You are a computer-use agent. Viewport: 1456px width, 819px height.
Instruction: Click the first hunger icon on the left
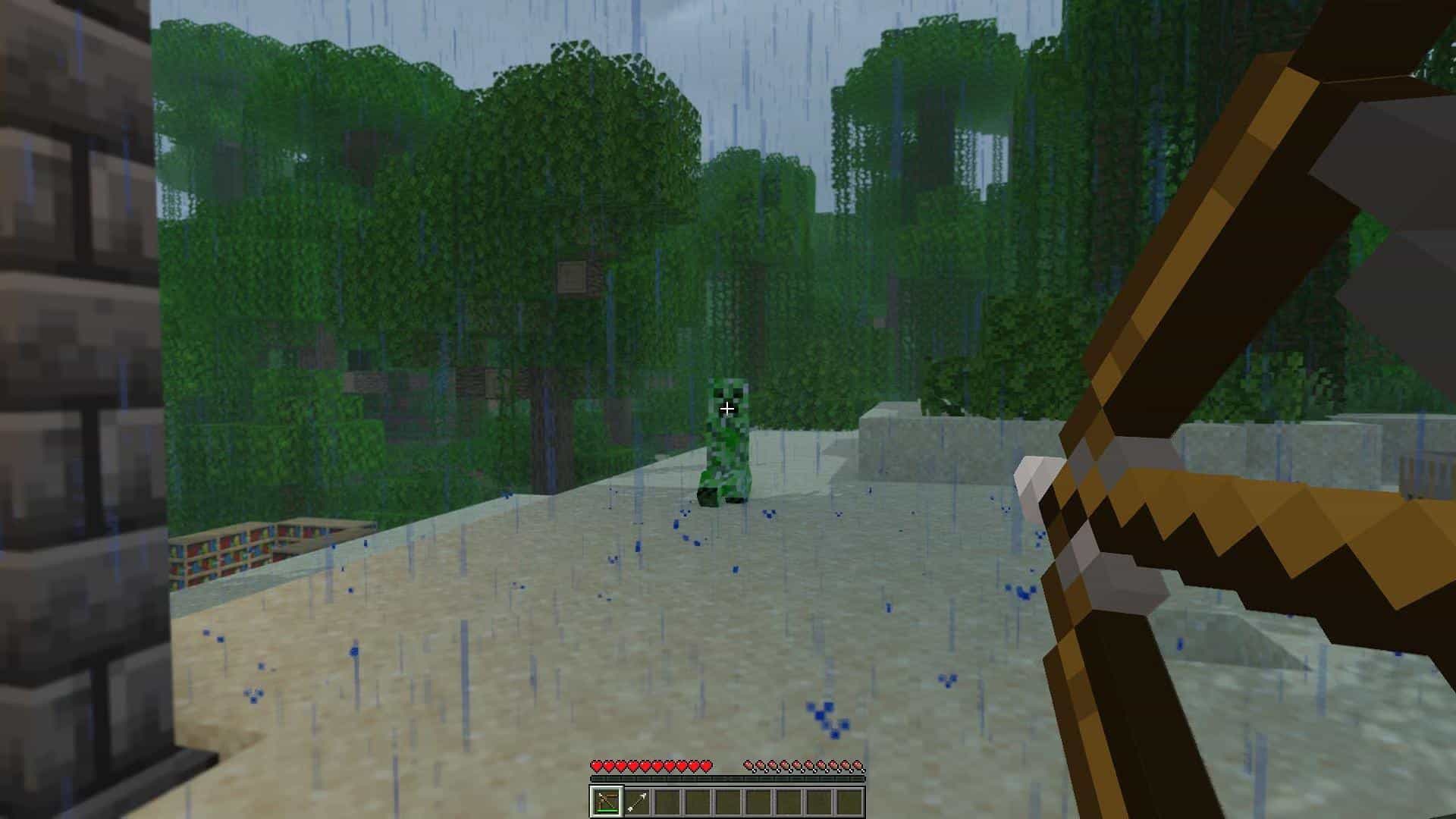point(746,765)
